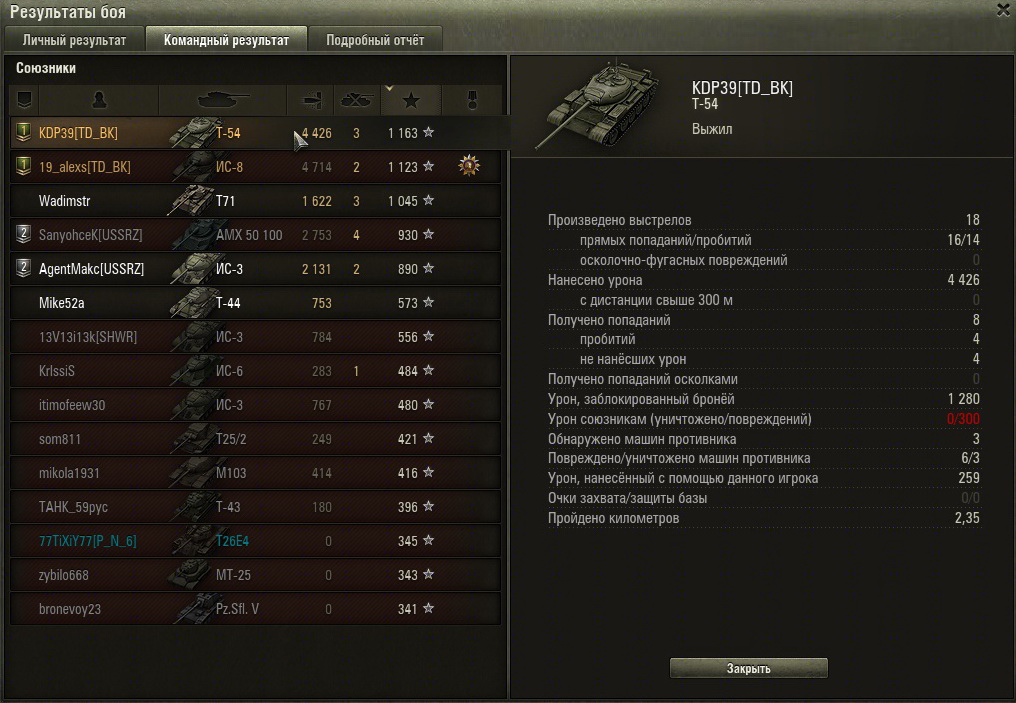1016x703 pixels.
Task: Click the medal icon of 19_alexs
Action: pyautogui.click(x=469, y=166)
